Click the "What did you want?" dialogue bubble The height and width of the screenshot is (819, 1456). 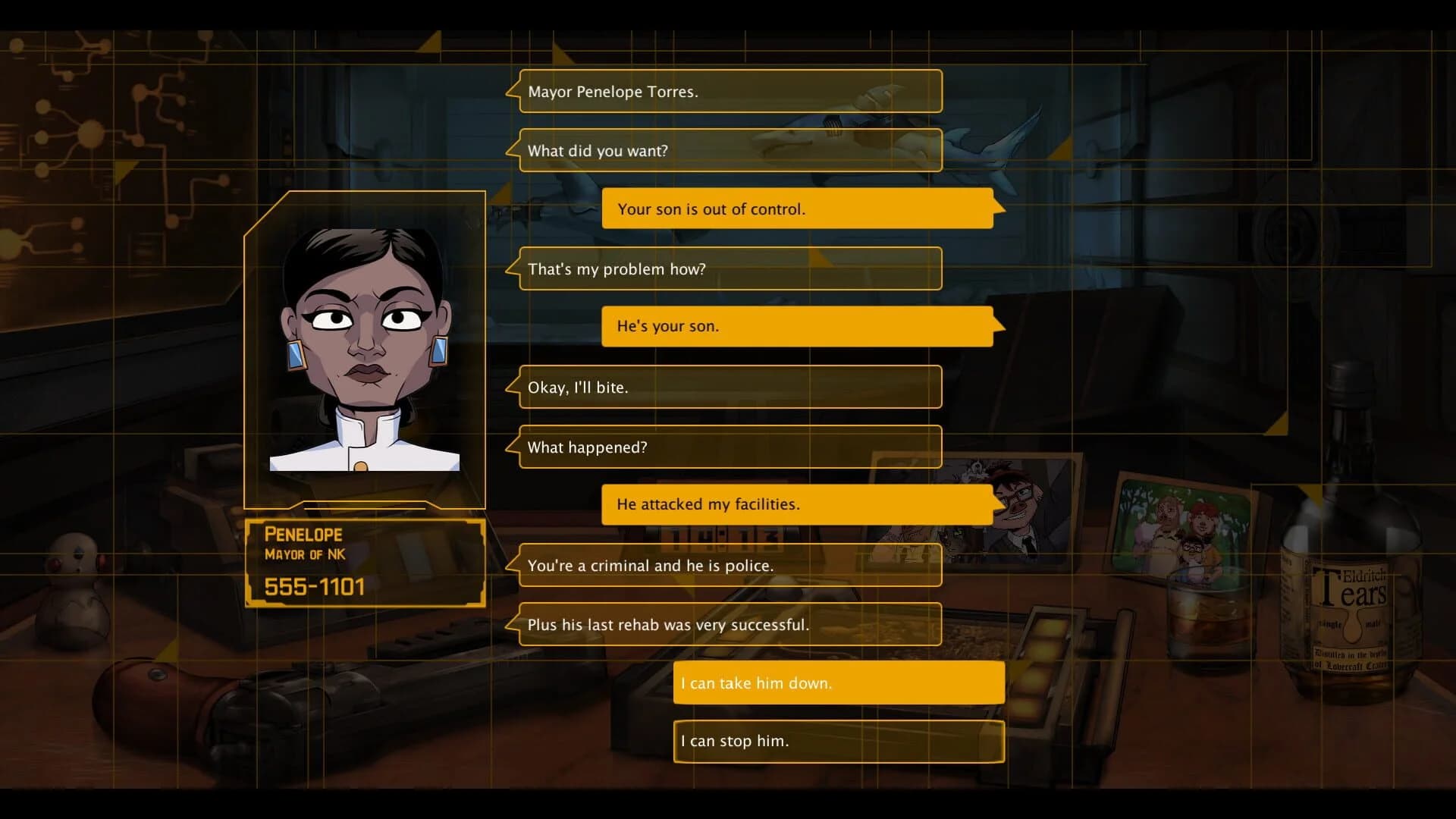tap(728, 150)
